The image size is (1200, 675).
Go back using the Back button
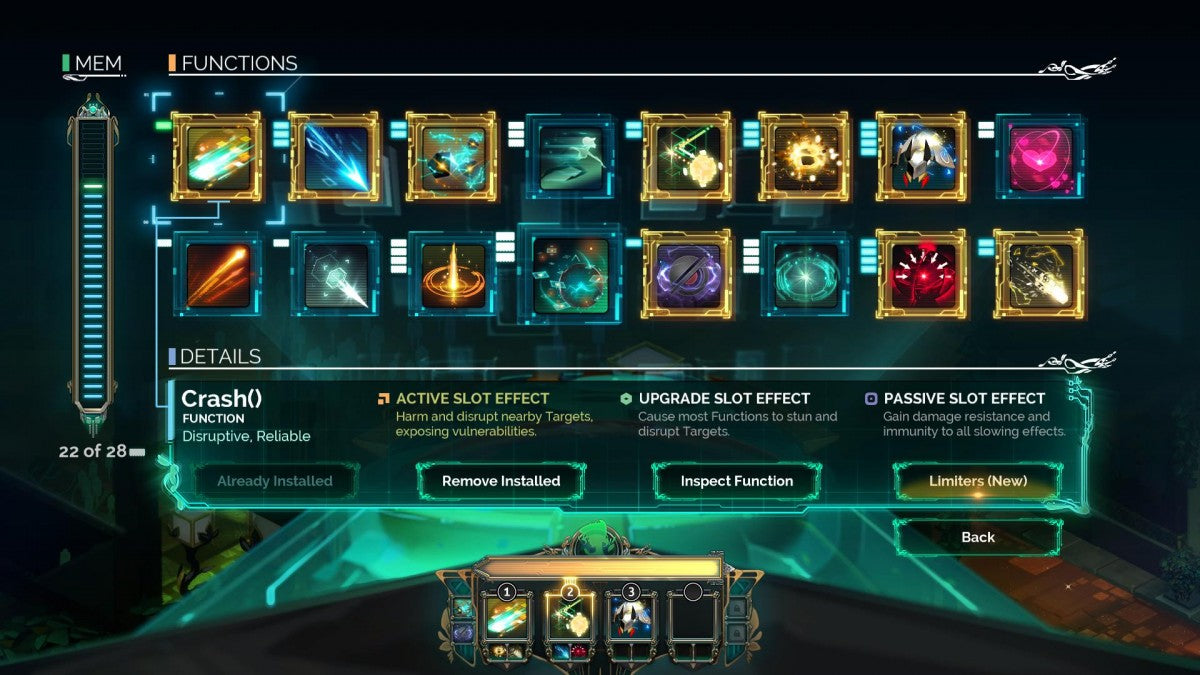977,537
